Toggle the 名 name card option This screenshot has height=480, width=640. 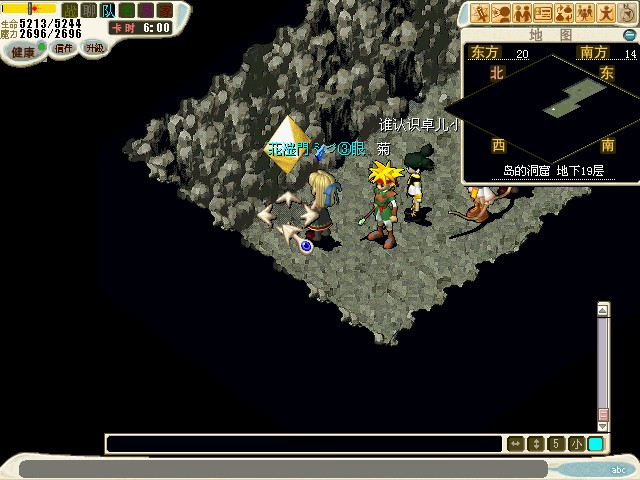click(127, 10)
